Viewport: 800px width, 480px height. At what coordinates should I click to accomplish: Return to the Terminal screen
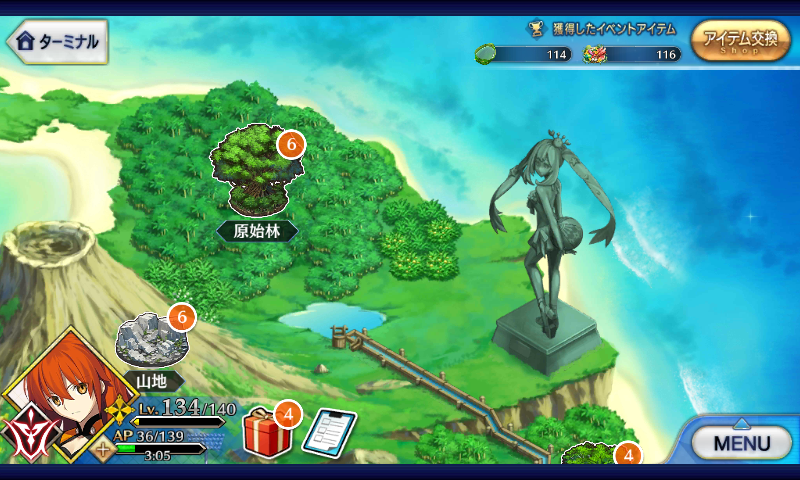tap(57, 41)
